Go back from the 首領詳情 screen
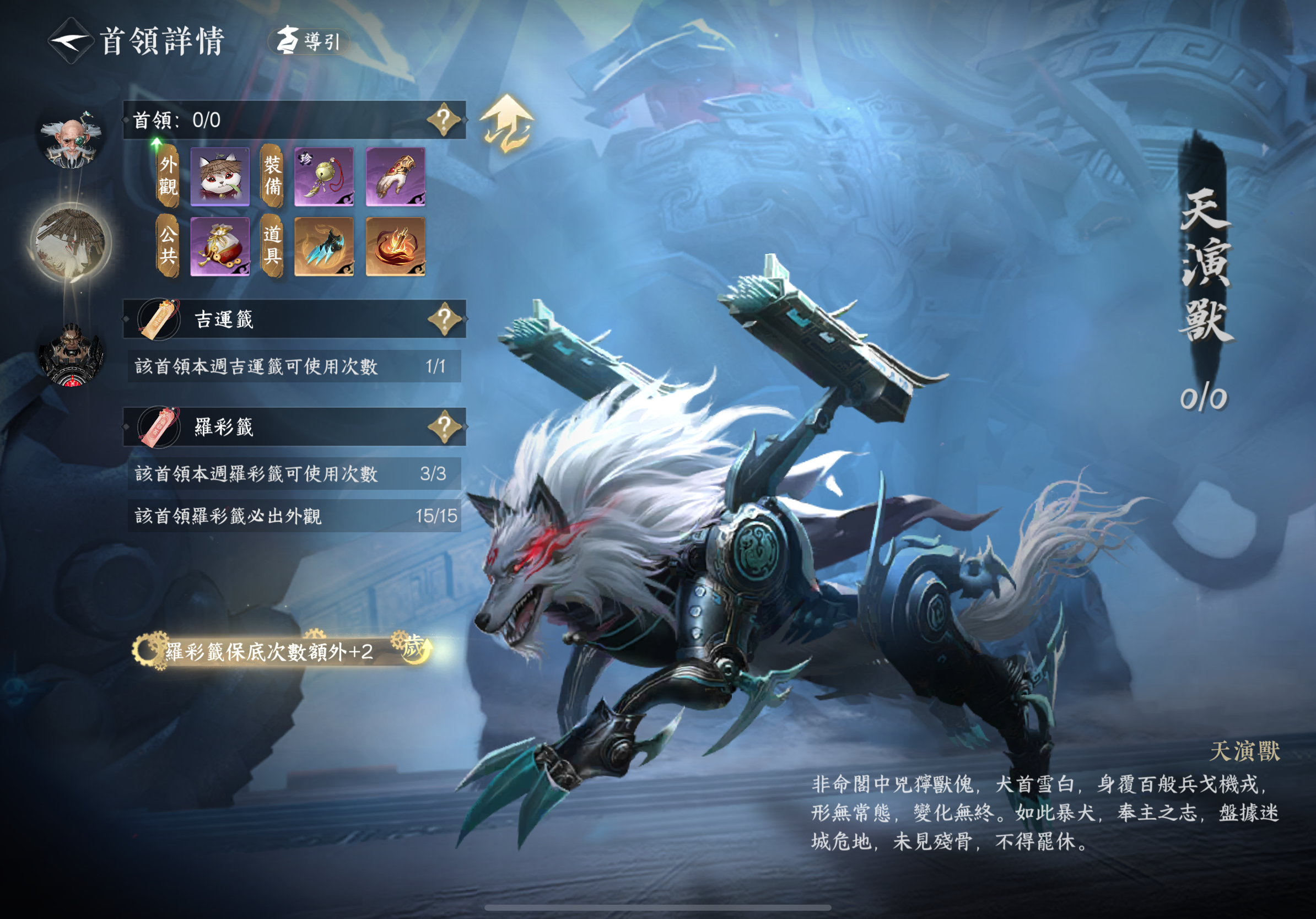This screenshot has width=1316, height=919. point(70,41)
